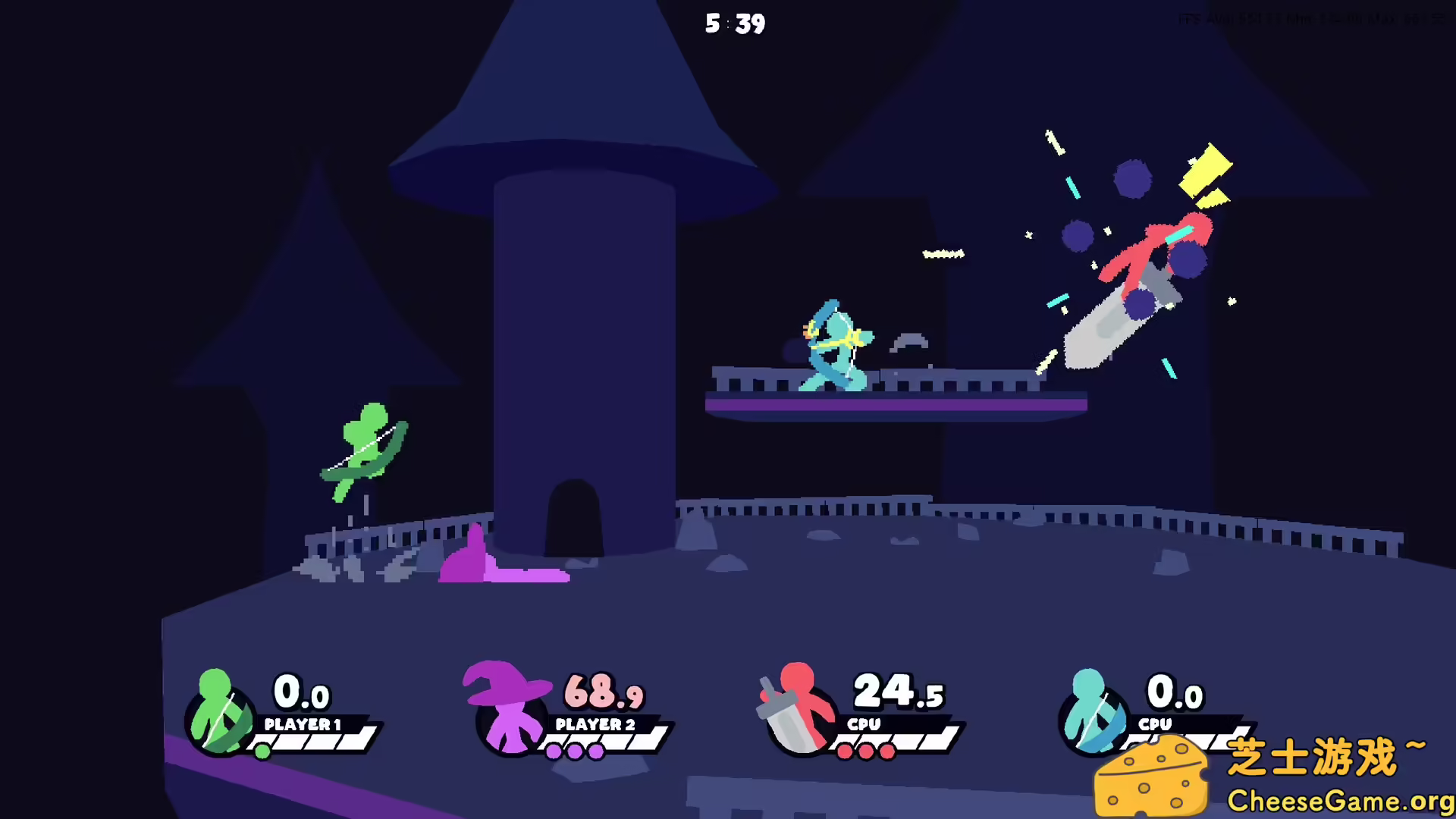Click the PLAYER 1 name label
The image size is (1456, 819).
pyautogui.click(x=303, y=724)
